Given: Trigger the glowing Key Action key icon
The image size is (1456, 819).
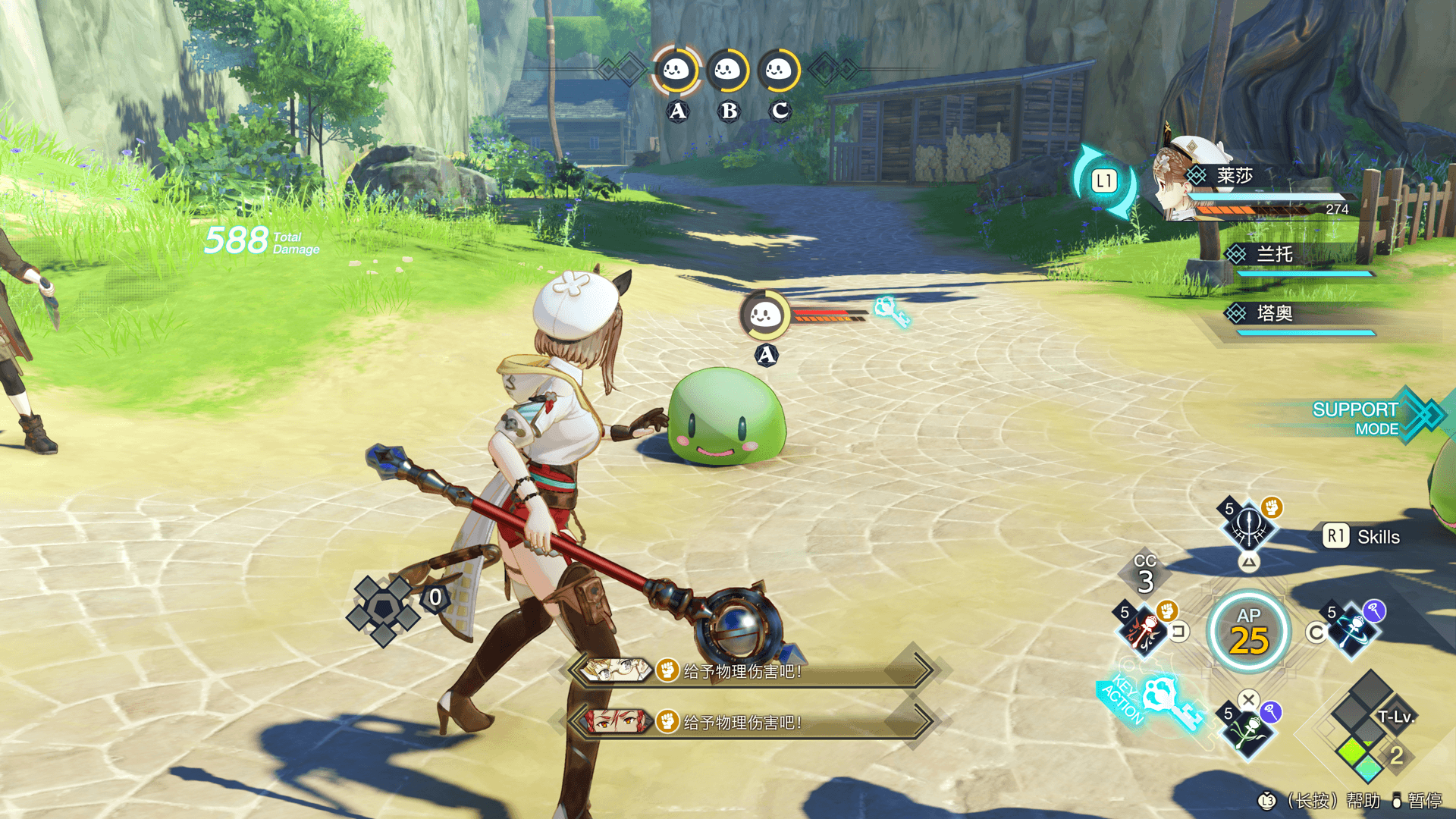Looking at the screenshot, I should click(1172, 701).
